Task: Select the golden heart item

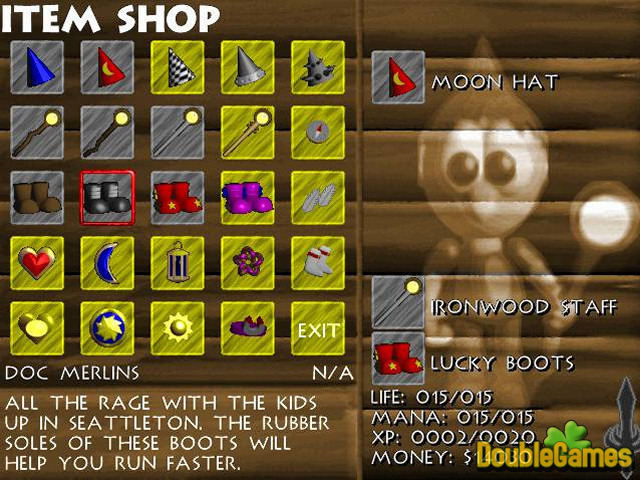Action: coord(37,329)
